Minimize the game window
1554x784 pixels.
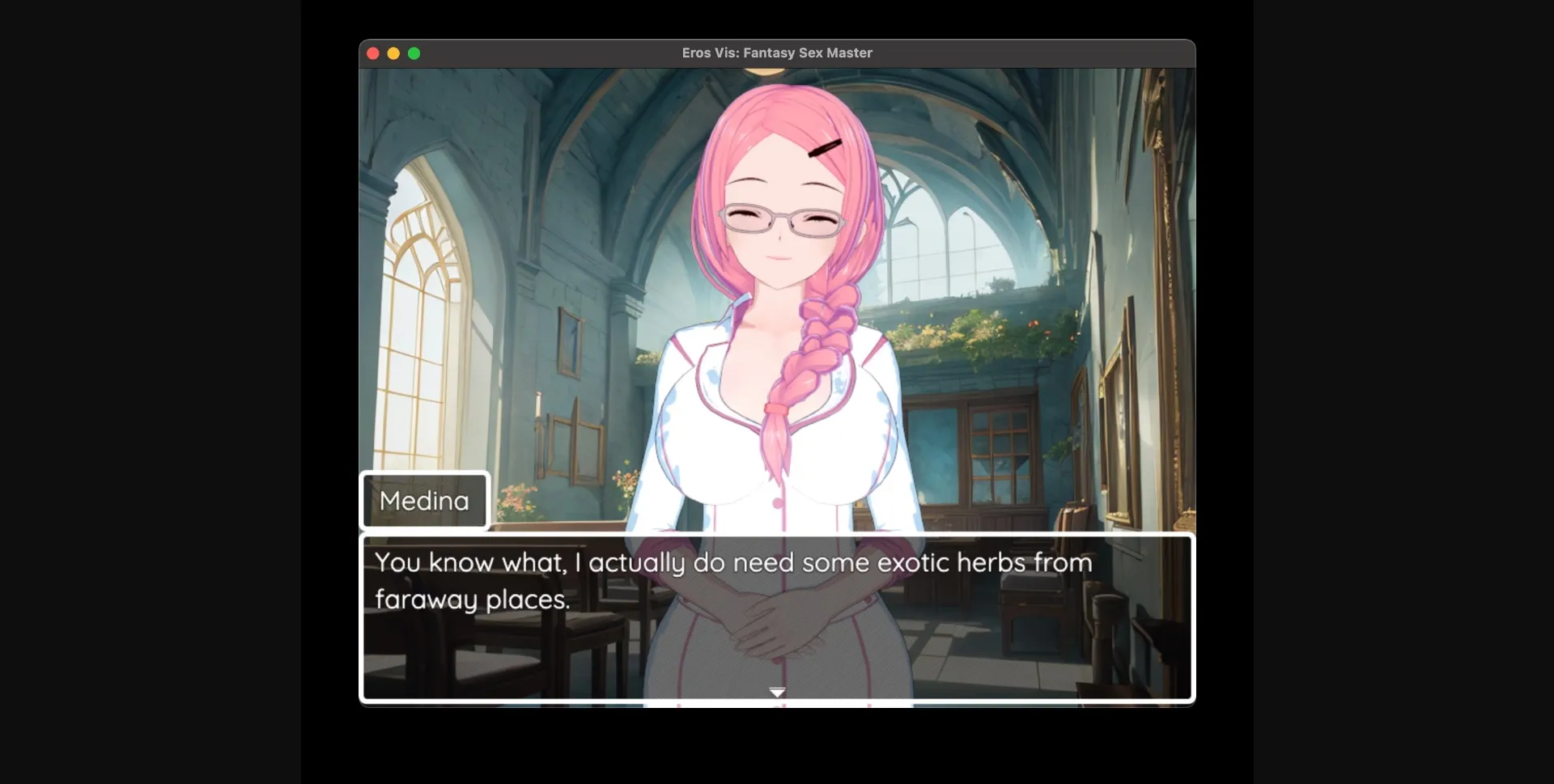pyautogui.click(x=394, y=53)
